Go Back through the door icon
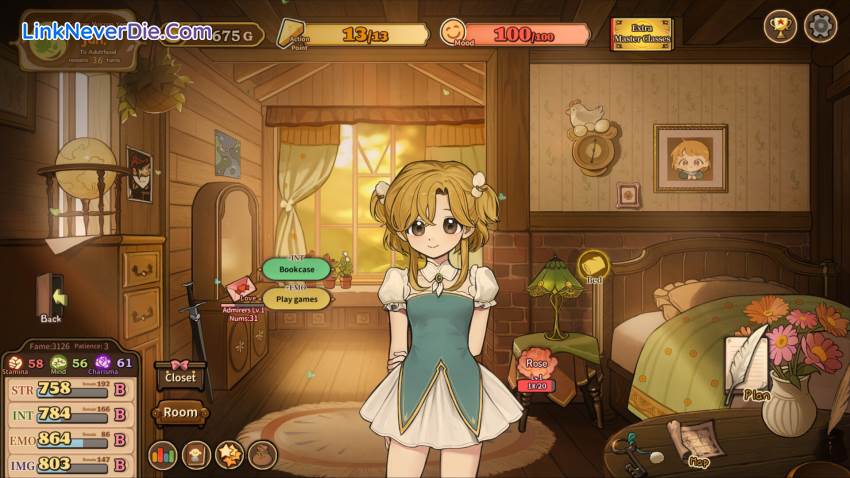Viewport: 850px width, 478px height. [x=52, y=296]
